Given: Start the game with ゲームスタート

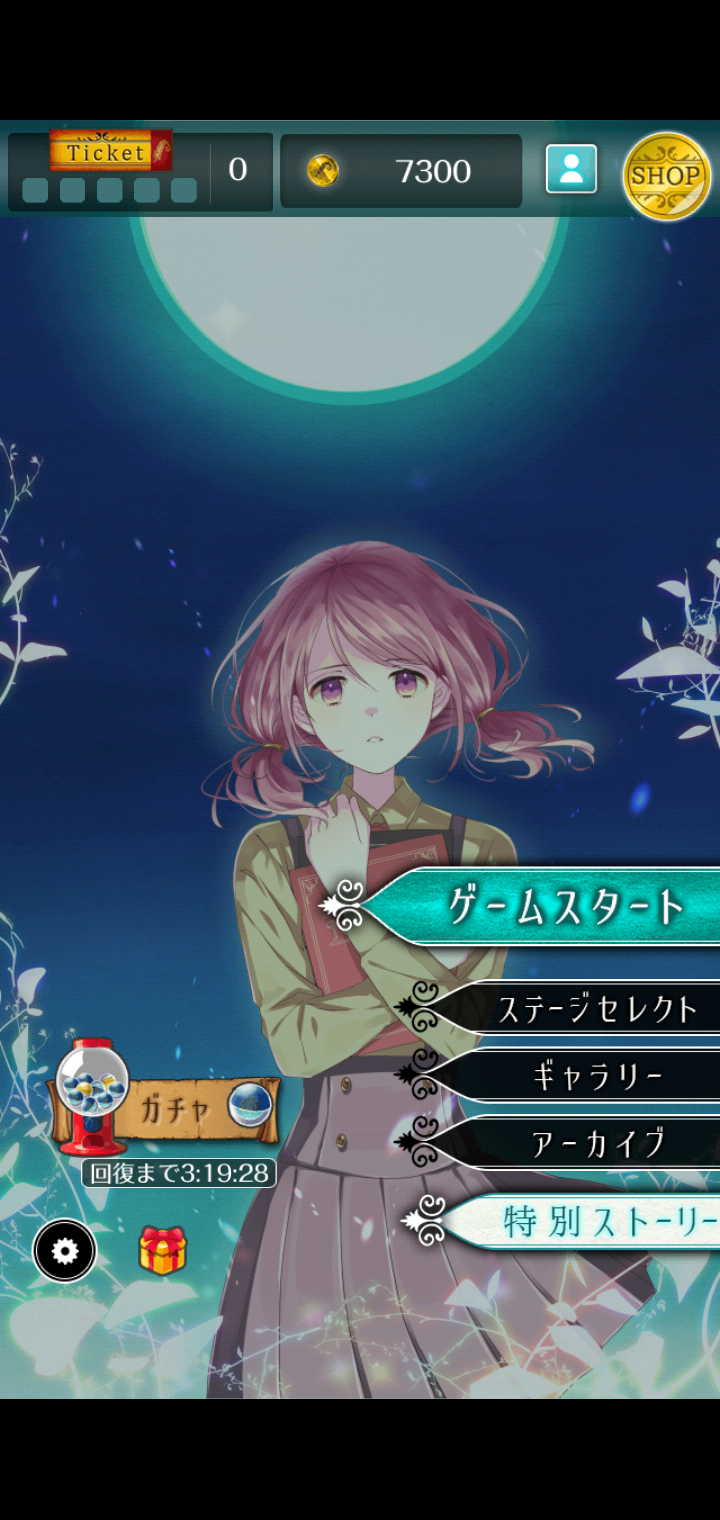Looking at the screenshot, I should (565, 906).
